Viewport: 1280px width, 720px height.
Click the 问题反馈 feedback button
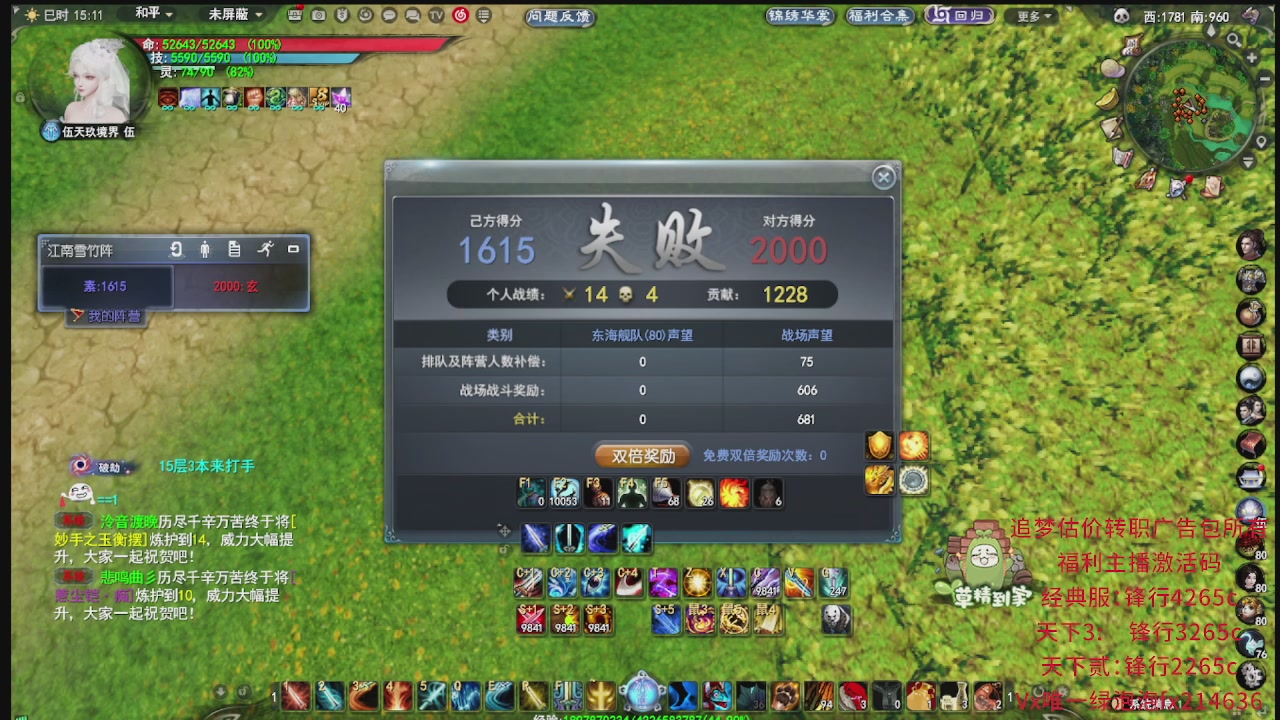pos(559,16)
